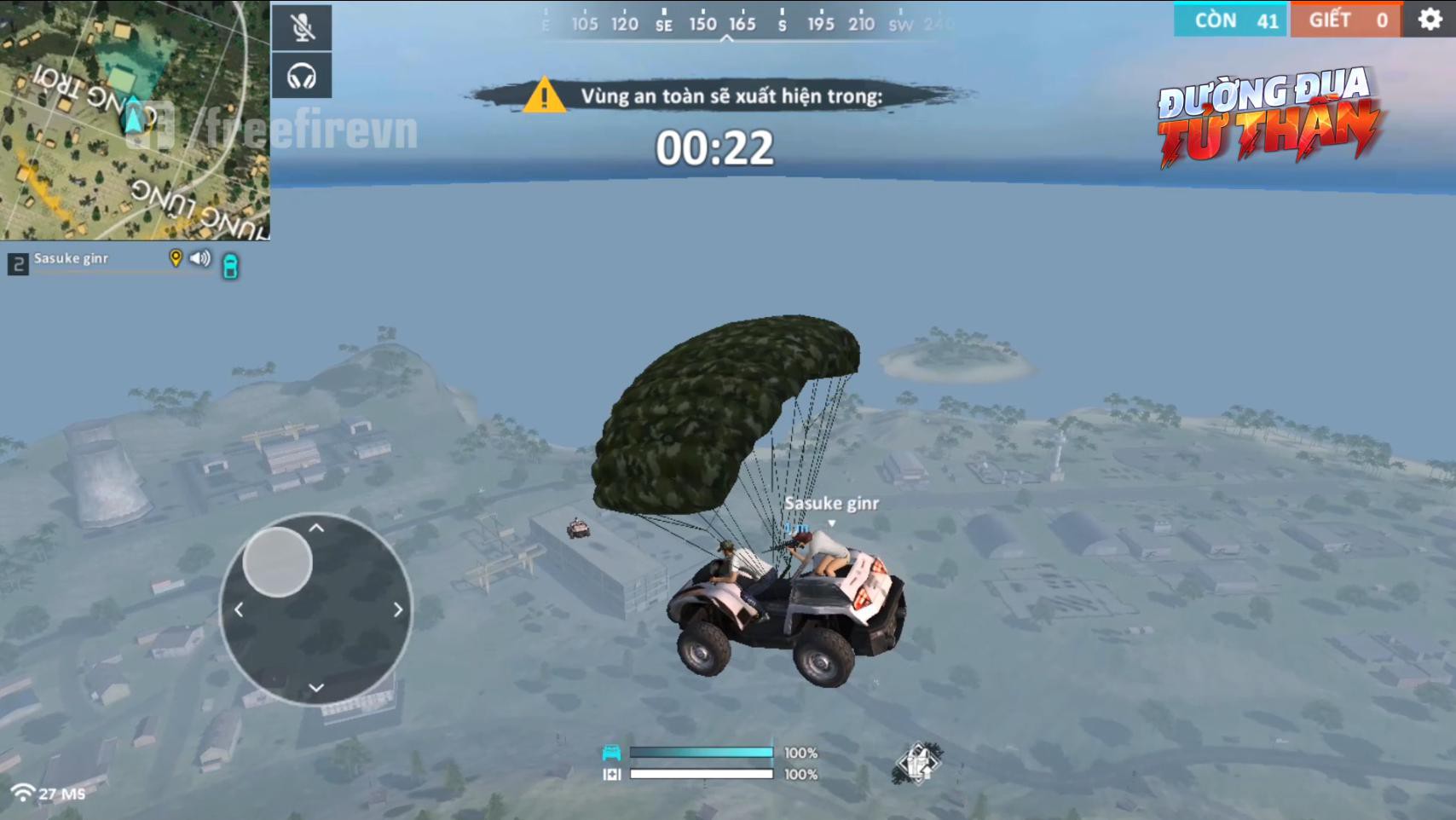Click the teal vehicle icon in teammate row
This screenshot has width=1456, height=820.
(228, 267)
